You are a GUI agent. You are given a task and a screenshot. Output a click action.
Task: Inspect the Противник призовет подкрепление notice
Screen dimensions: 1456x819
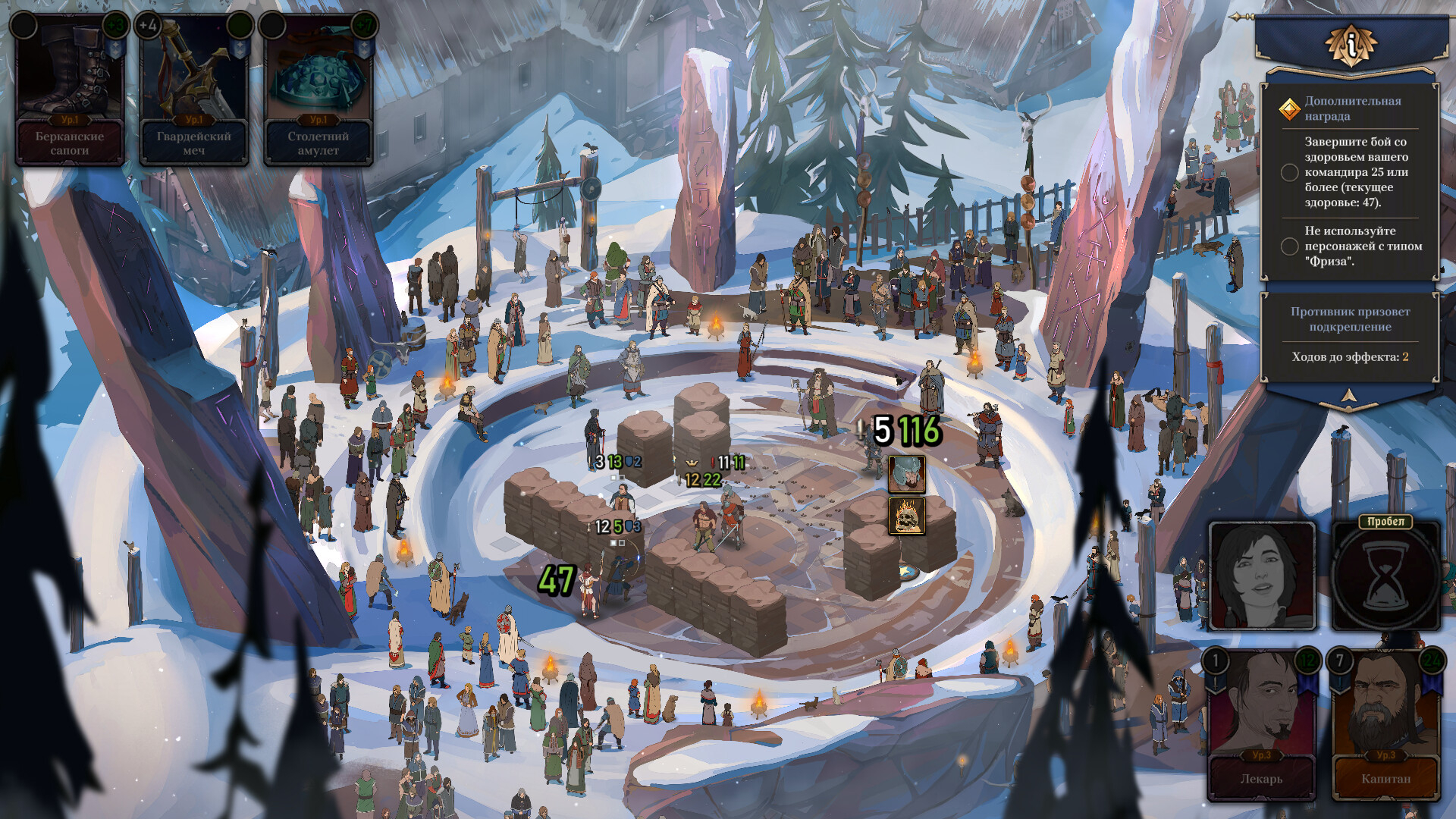1350,319
